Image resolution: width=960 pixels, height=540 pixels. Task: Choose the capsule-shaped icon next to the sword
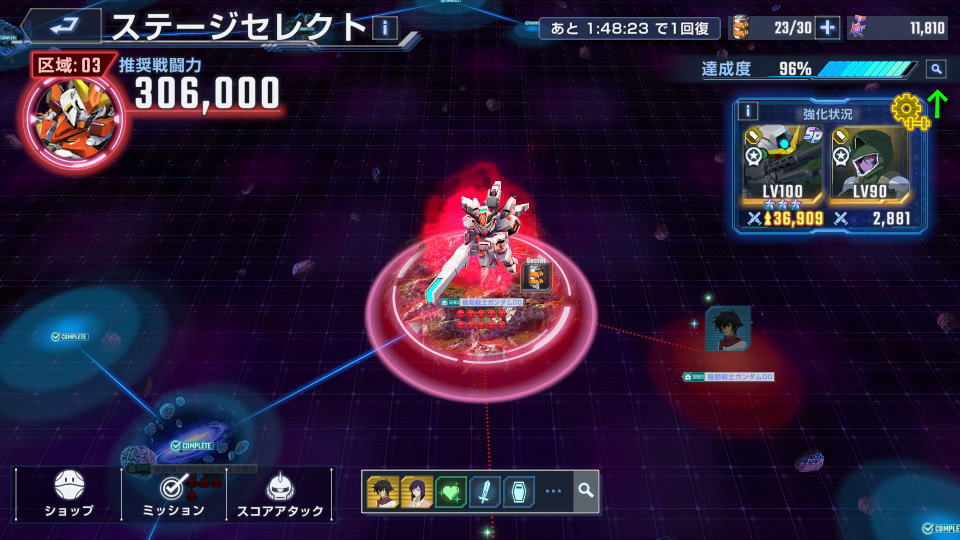pyautogui.click(x=518, y=491)
